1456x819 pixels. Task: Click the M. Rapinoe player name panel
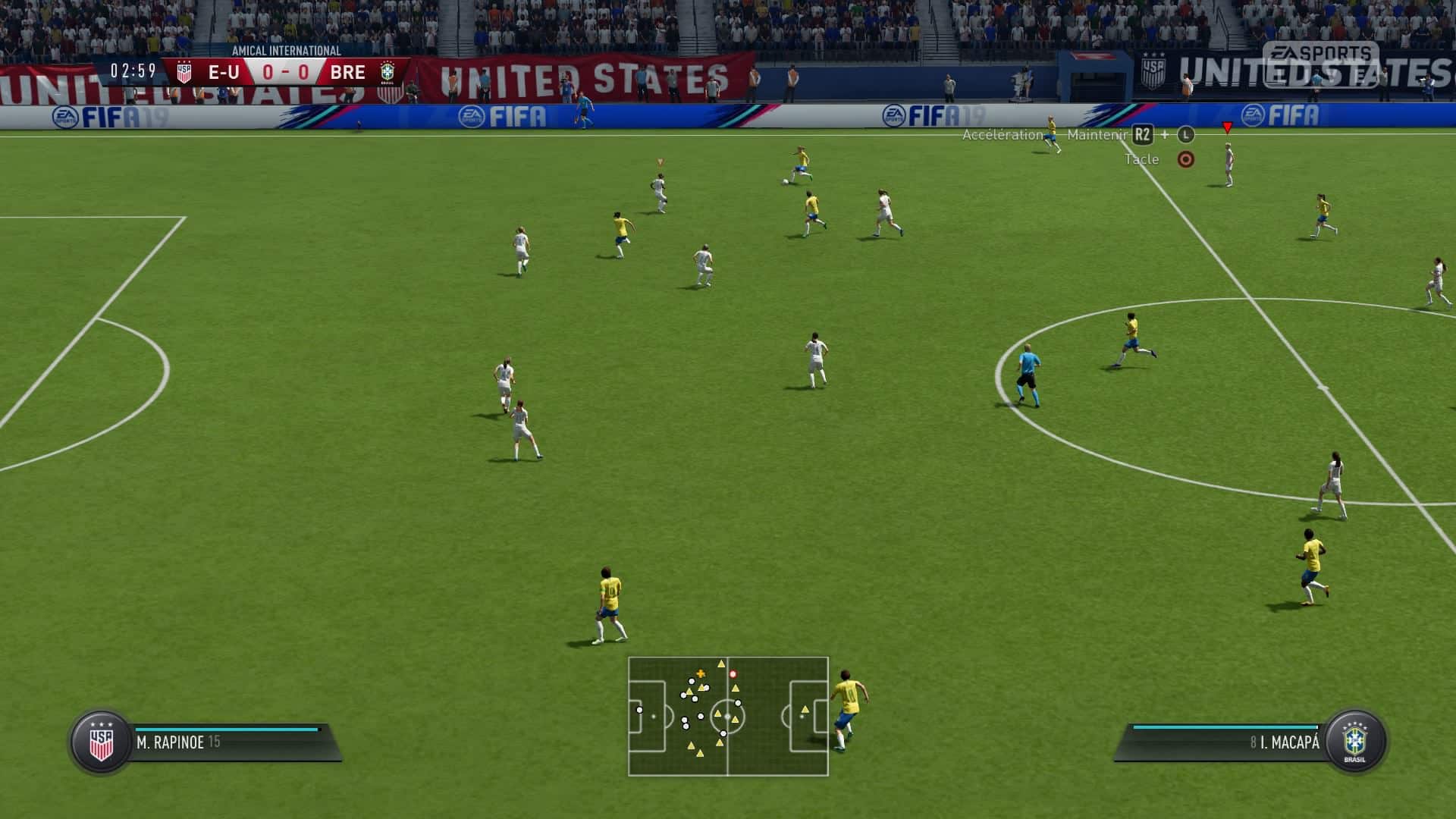pyautogui.click(x=227, y=742)
